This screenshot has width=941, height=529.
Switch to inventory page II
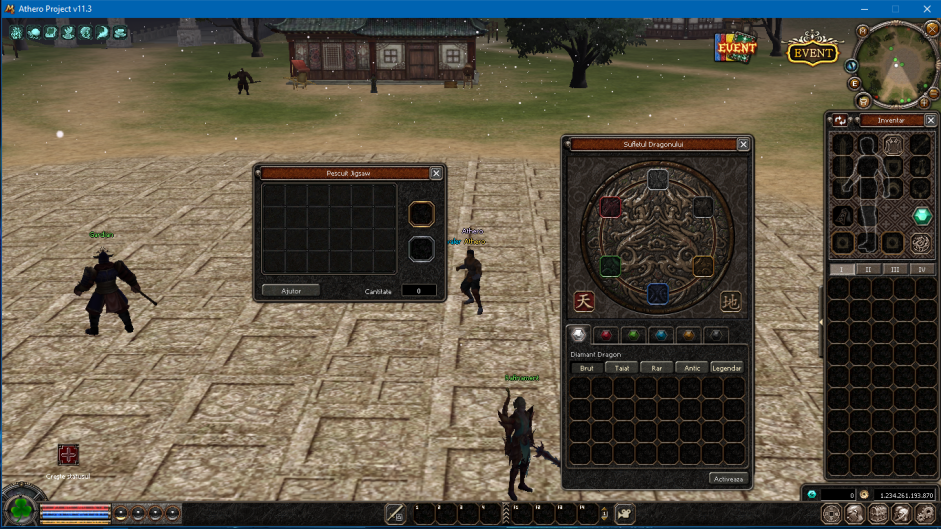(869, 269)
